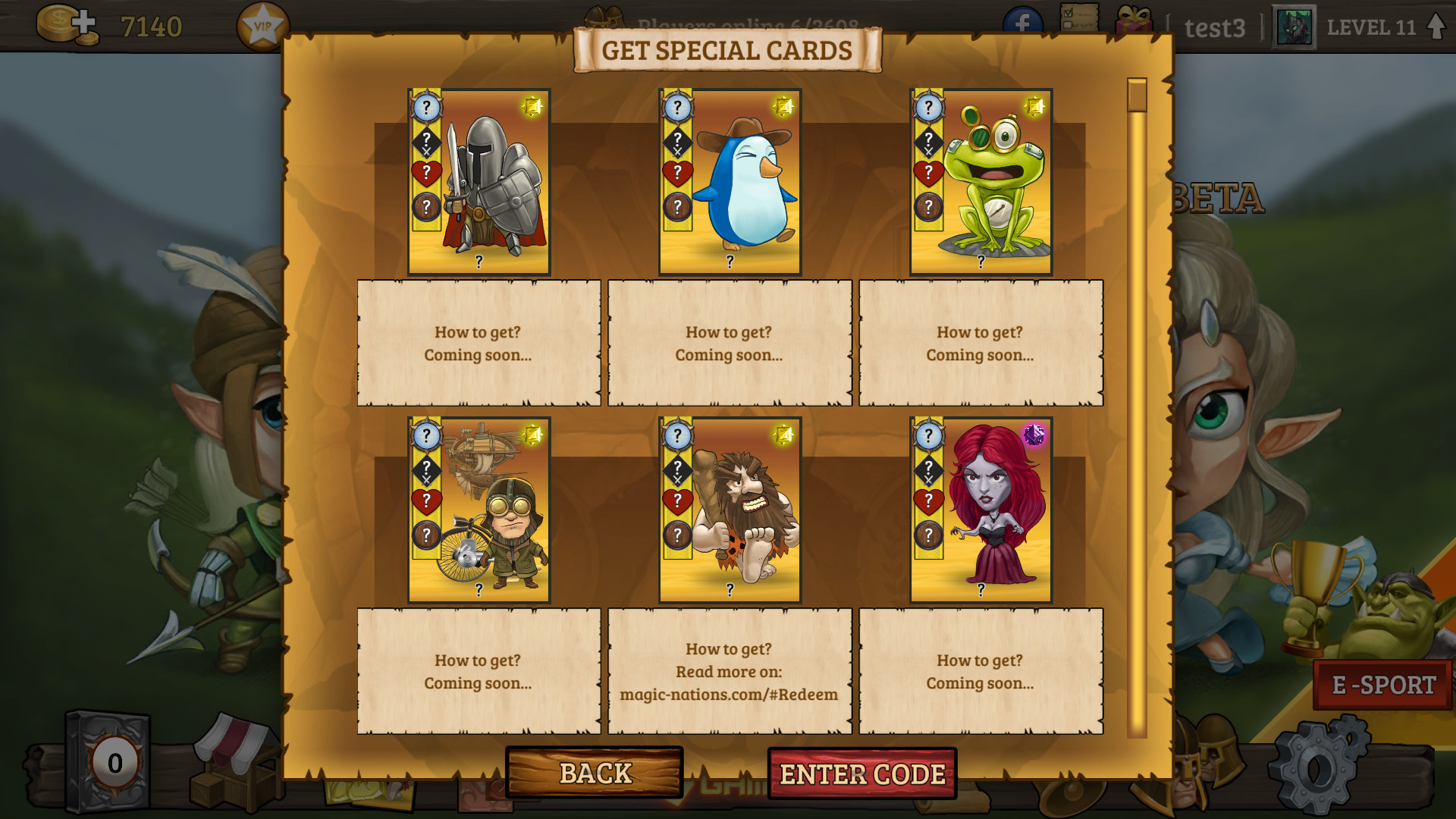Select the penguin special card
Image resolution: width=1456 pixels, height=819 pixels.
click(x=729, y=180)
